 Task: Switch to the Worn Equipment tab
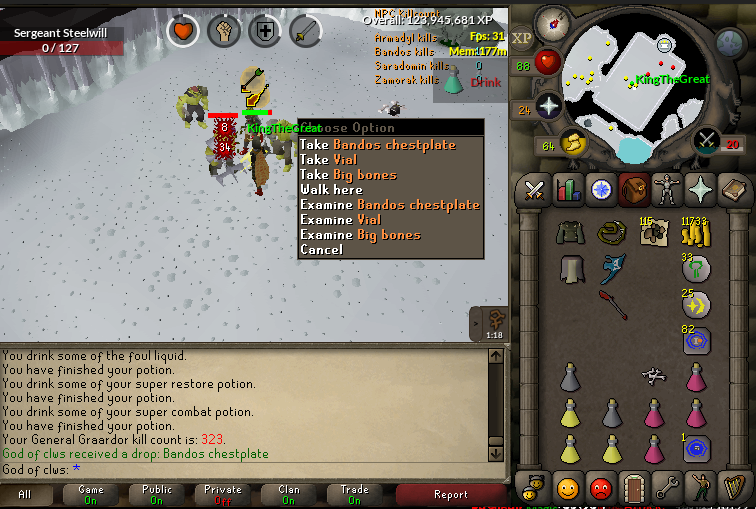tap(667, 189)
